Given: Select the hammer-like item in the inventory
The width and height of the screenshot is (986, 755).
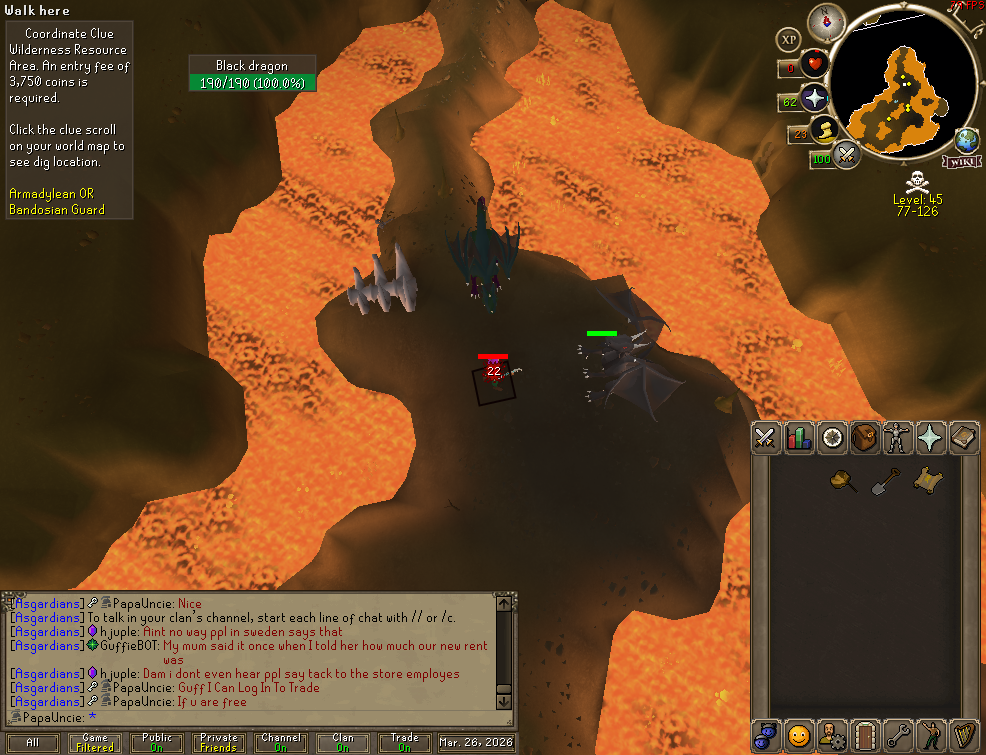Looking at the screenshot, I should [845, 481].
